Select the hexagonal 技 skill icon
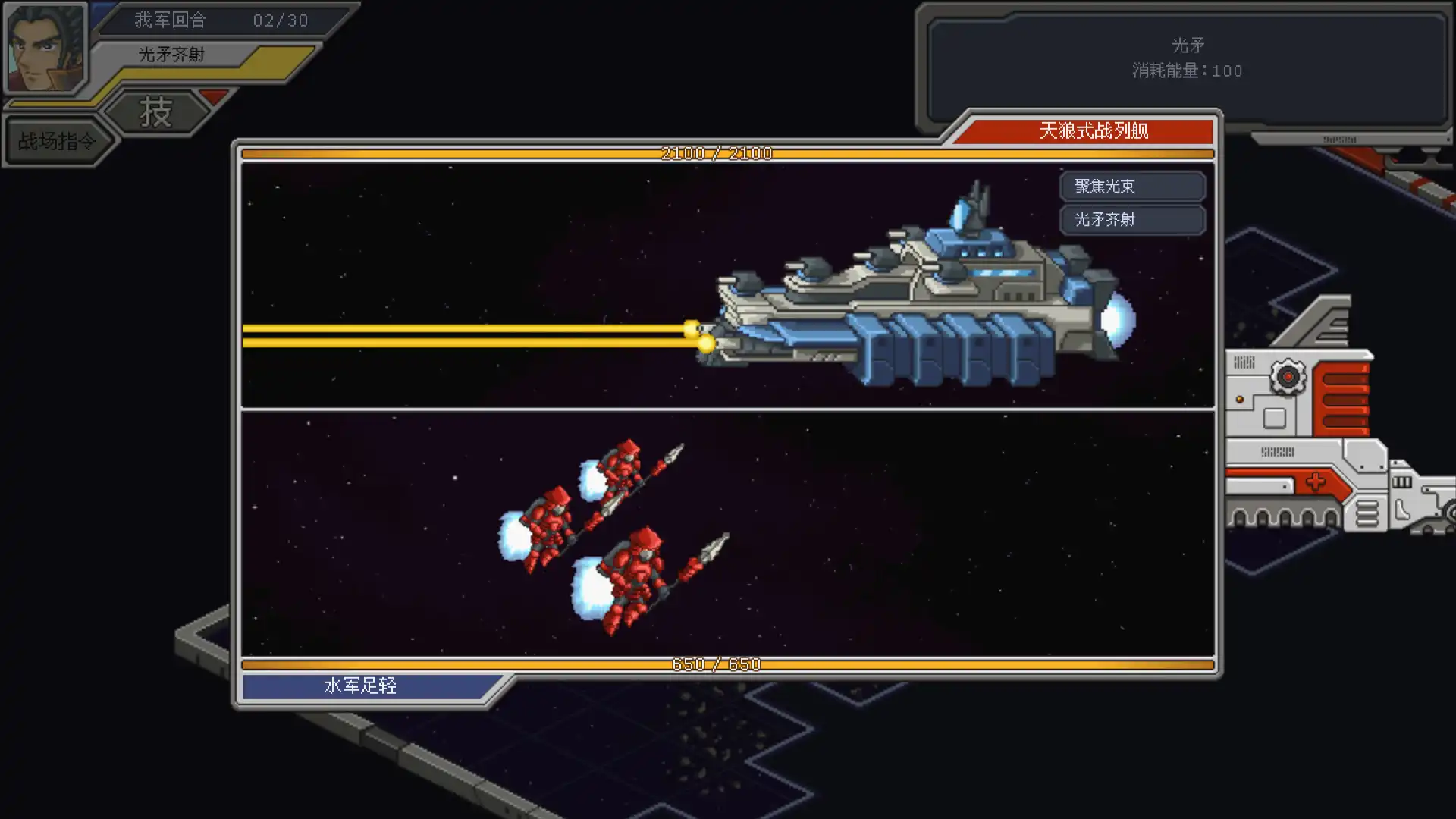1456x819 pixels. pyautogui.click(x=157, y=112)
